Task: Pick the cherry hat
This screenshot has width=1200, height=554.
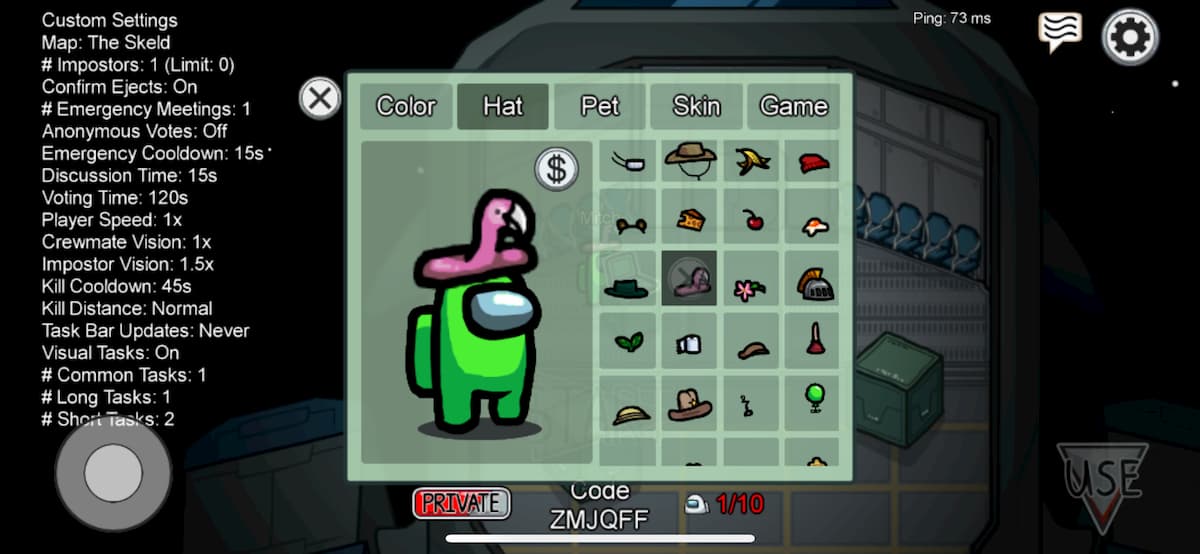Action: [x=751, y=218]
